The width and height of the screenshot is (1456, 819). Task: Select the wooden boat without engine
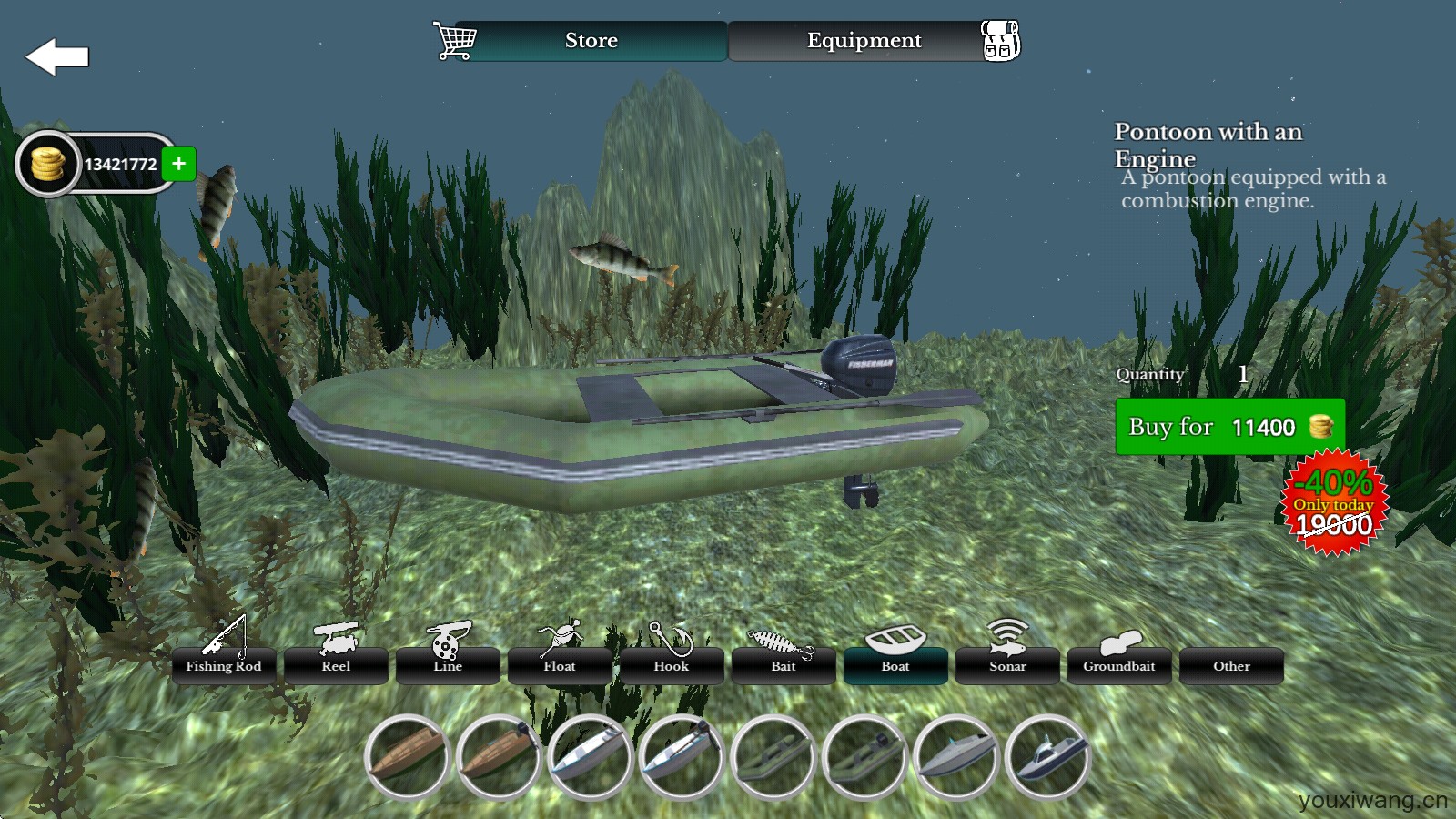click(x=407, y=757)
